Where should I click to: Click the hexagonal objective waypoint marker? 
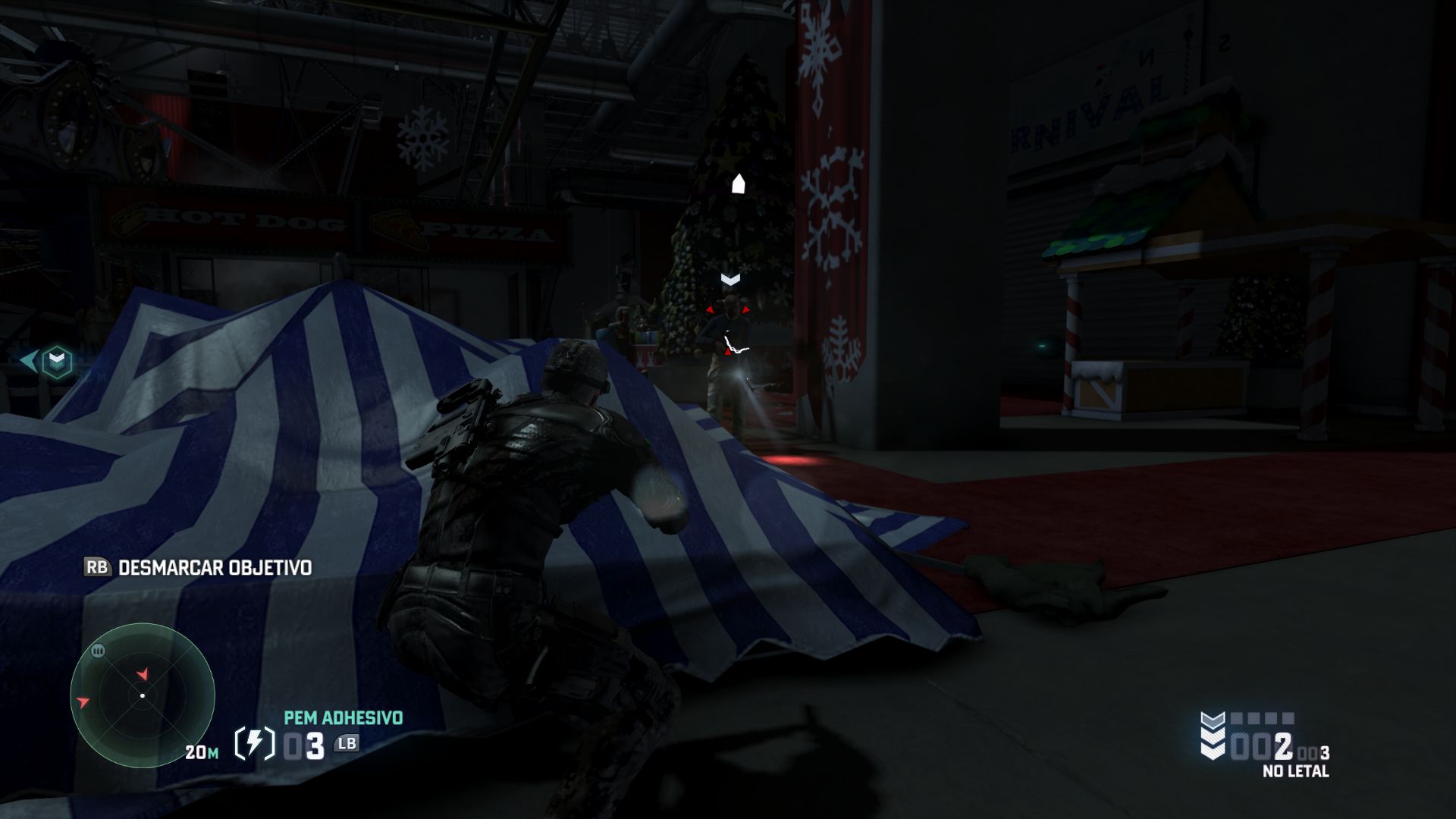56,362
